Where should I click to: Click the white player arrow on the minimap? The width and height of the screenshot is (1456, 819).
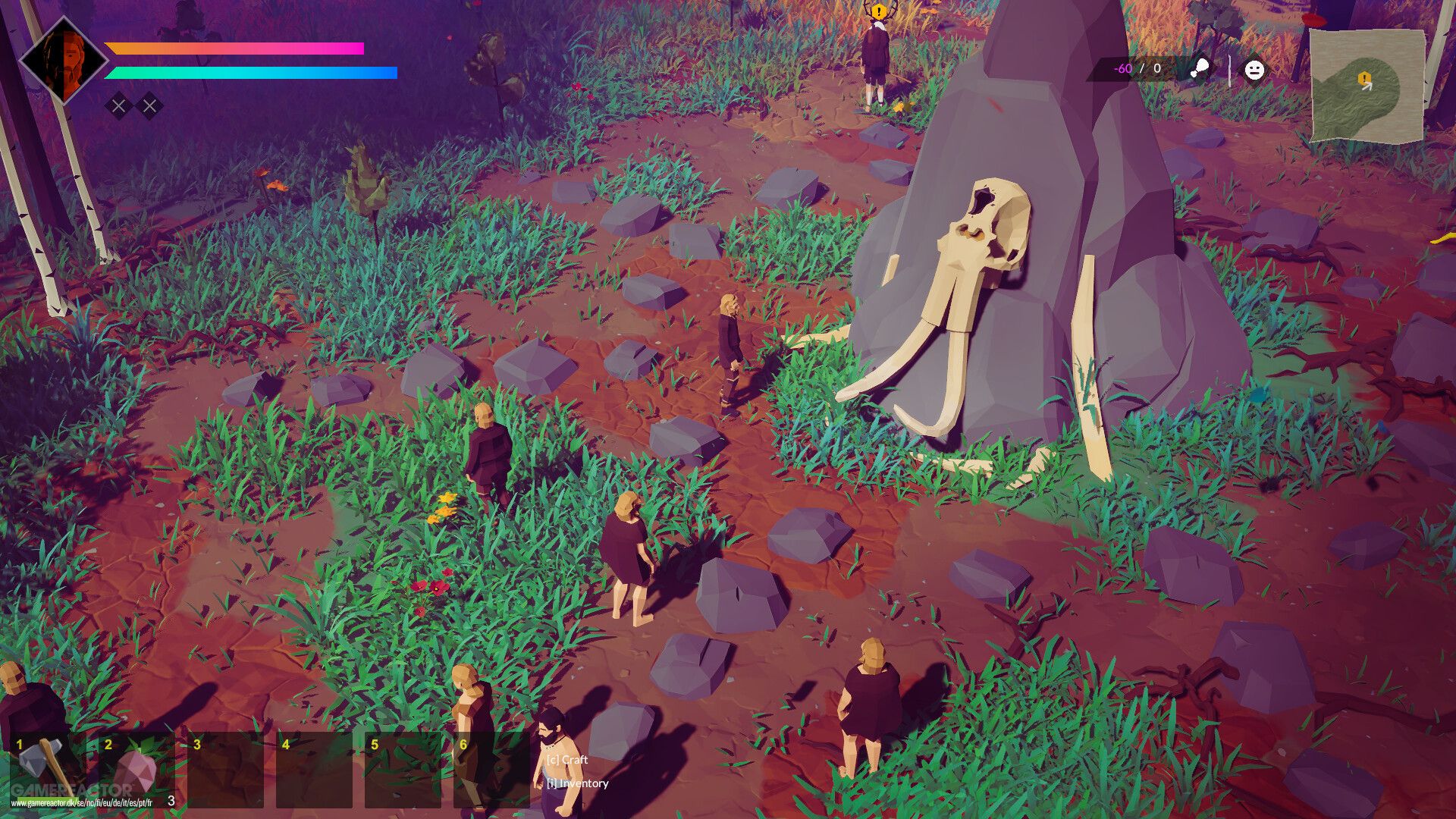tap(1368, 86)
